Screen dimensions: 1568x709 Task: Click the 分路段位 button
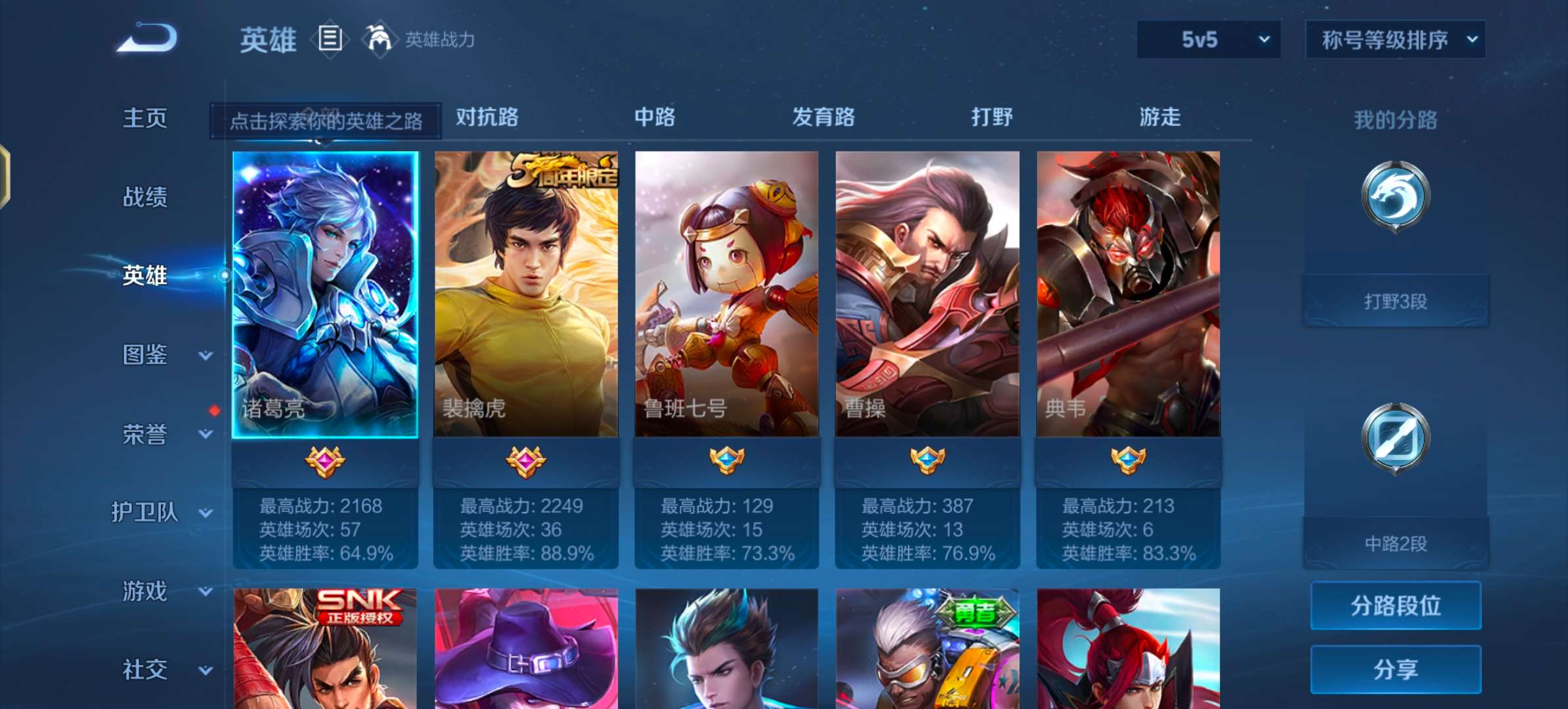pyautogui.click(x=1395, y=605)
